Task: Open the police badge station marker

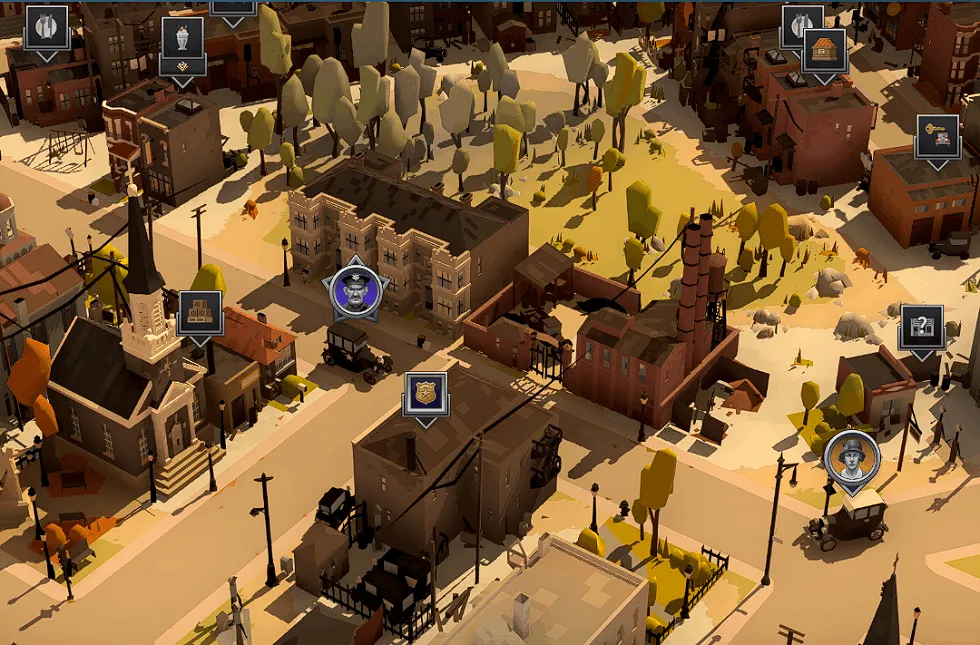Action: click(x=426, y=394)
